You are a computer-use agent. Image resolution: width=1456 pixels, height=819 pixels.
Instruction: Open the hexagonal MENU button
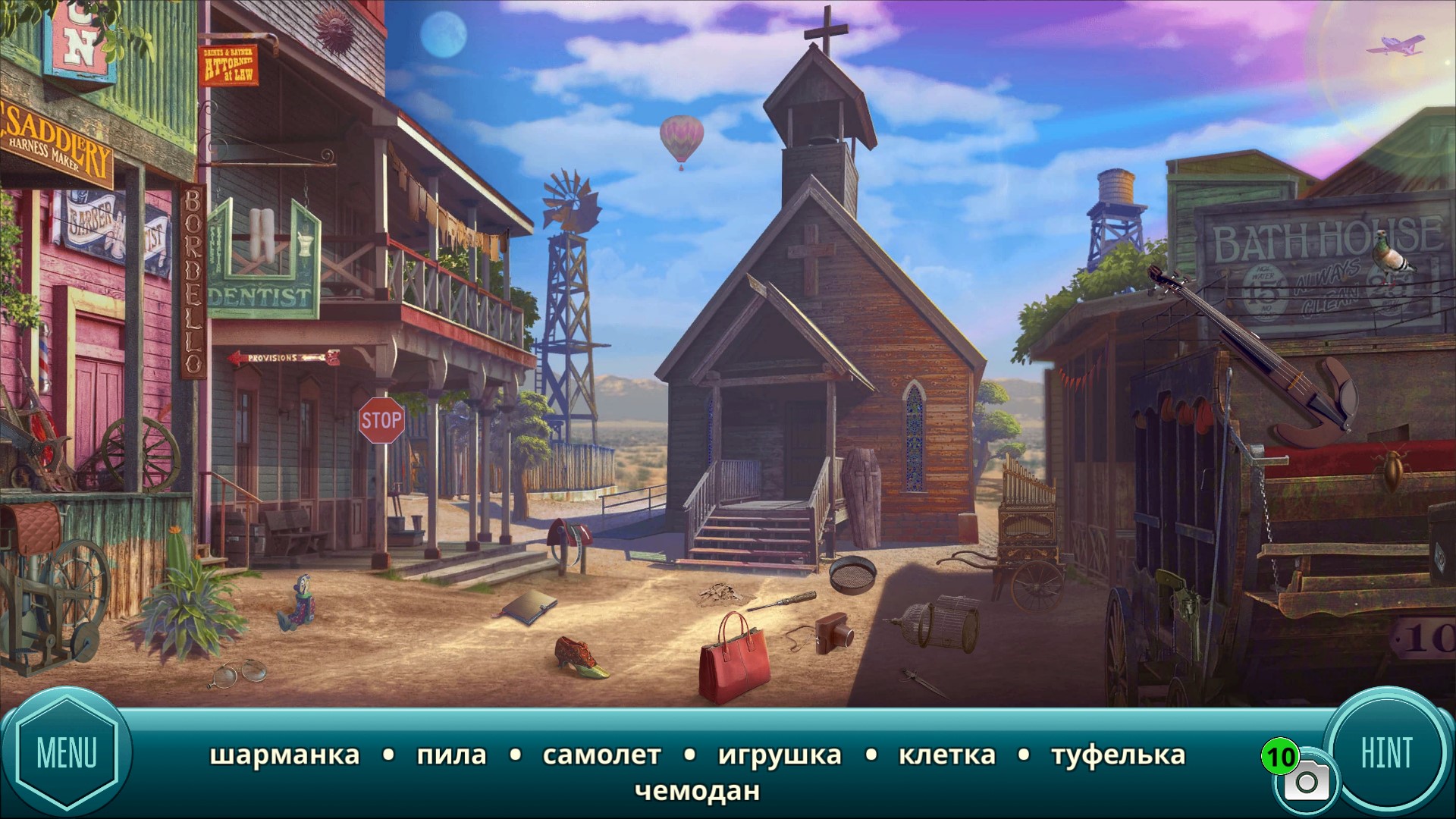tap(67, 753)
